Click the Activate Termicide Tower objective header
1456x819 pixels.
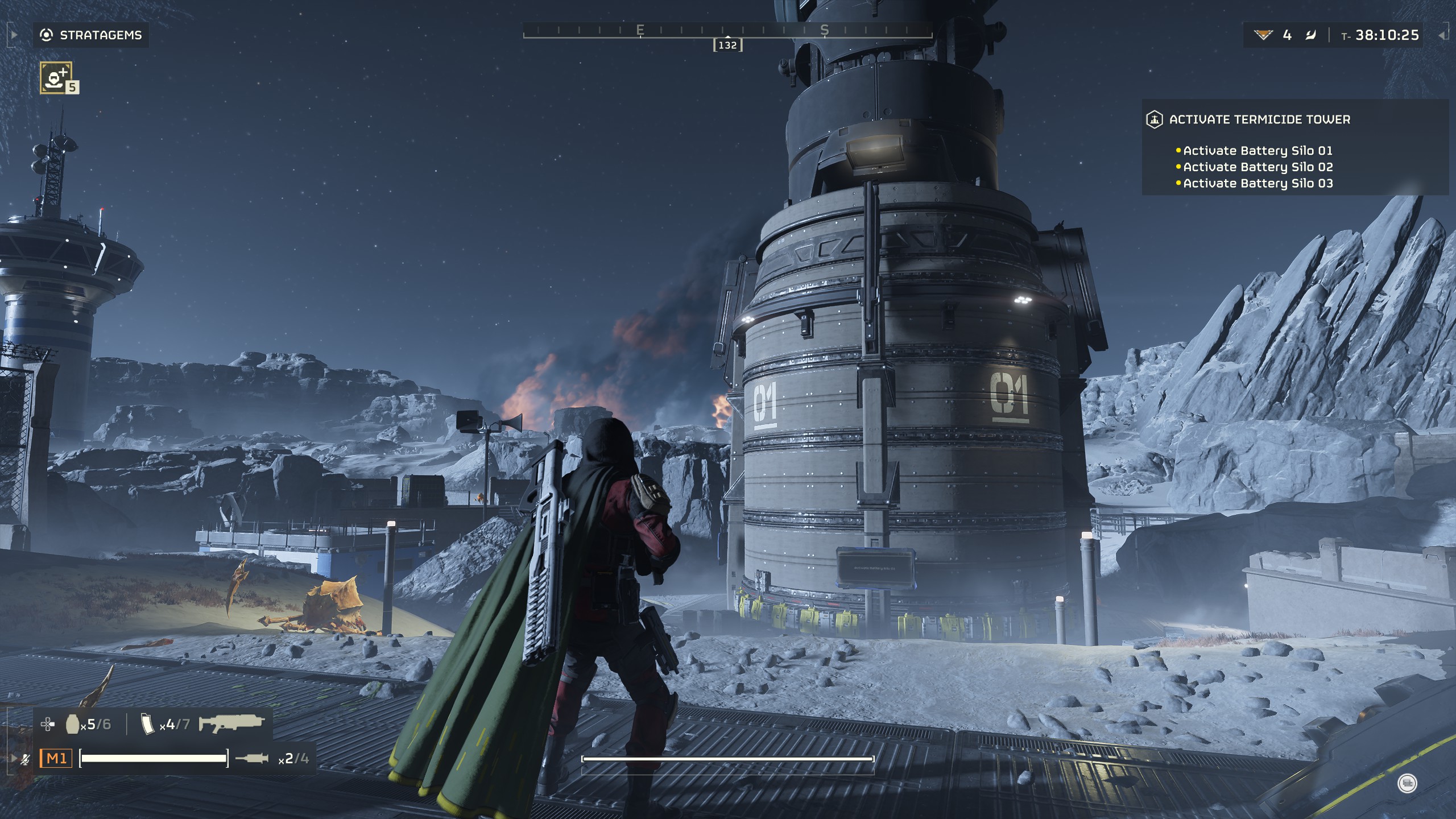click(x=1259, y=119)
